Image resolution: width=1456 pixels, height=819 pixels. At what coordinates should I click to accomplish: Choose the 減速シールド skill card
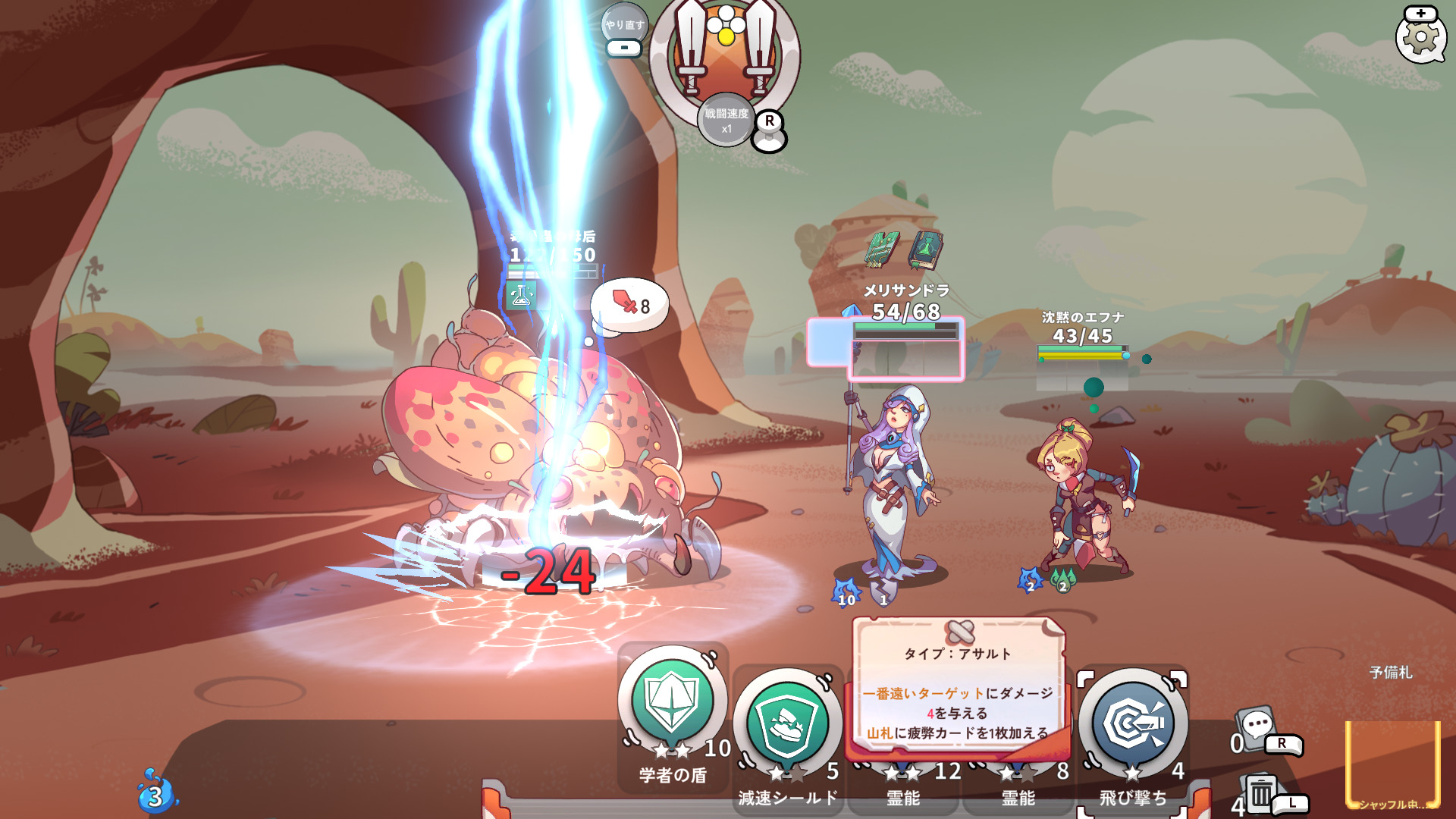[787, 724]
